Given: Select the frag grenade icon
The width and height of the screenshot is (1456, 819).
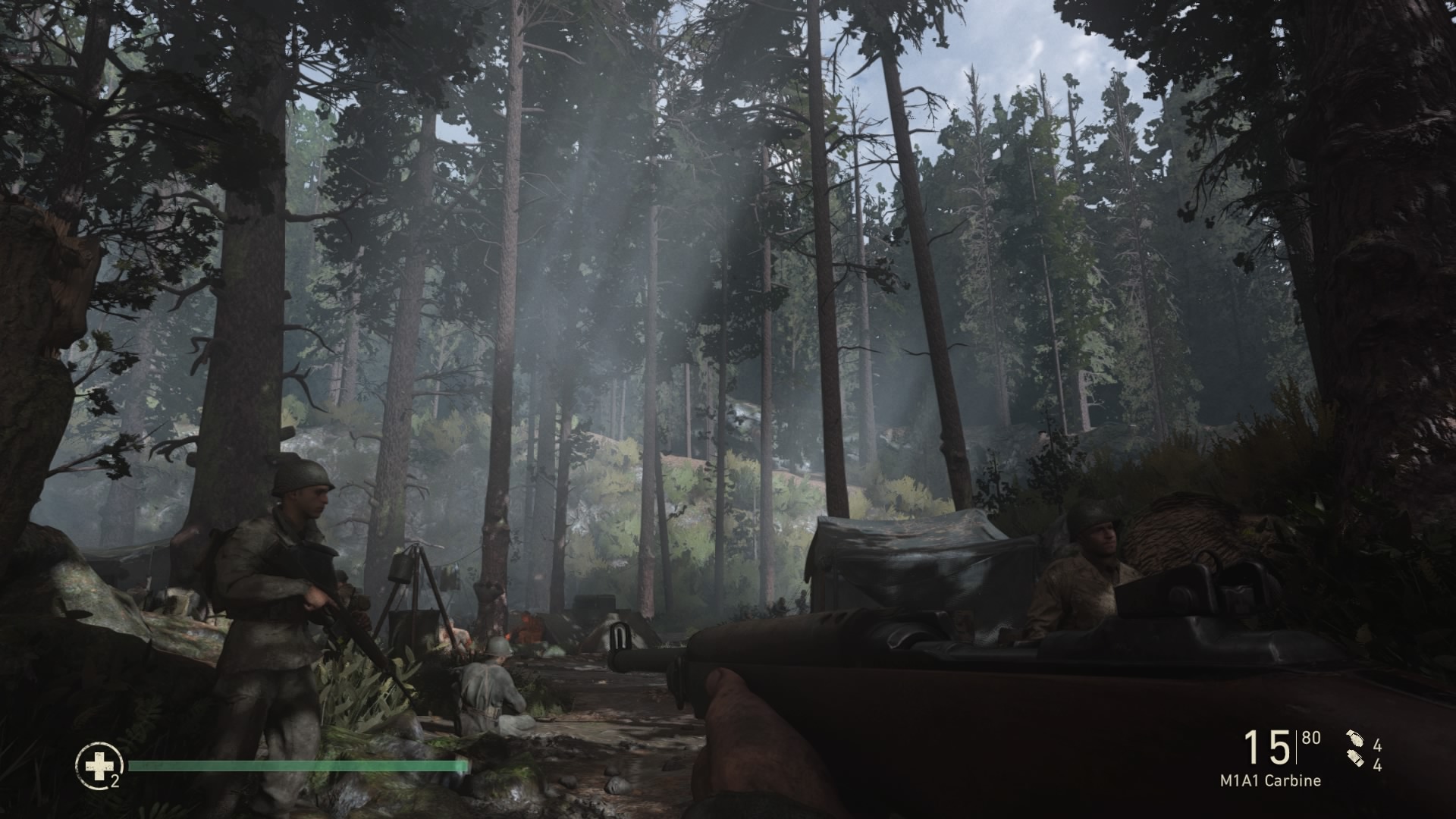Looking at the screenshot, I should pos(1354,738).
